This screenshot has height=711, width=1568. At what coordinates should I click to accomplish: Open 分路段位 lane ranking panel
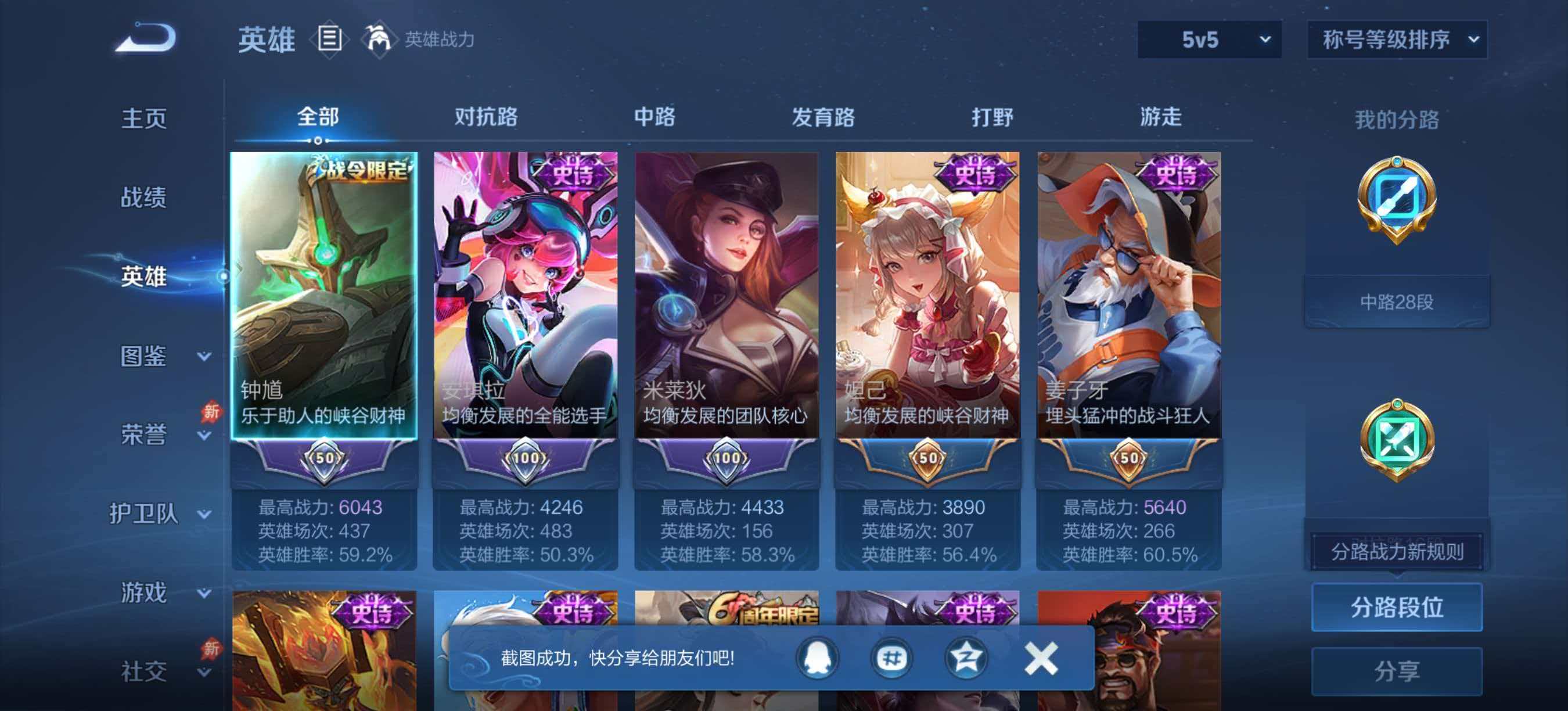(x=1398, y=608)
